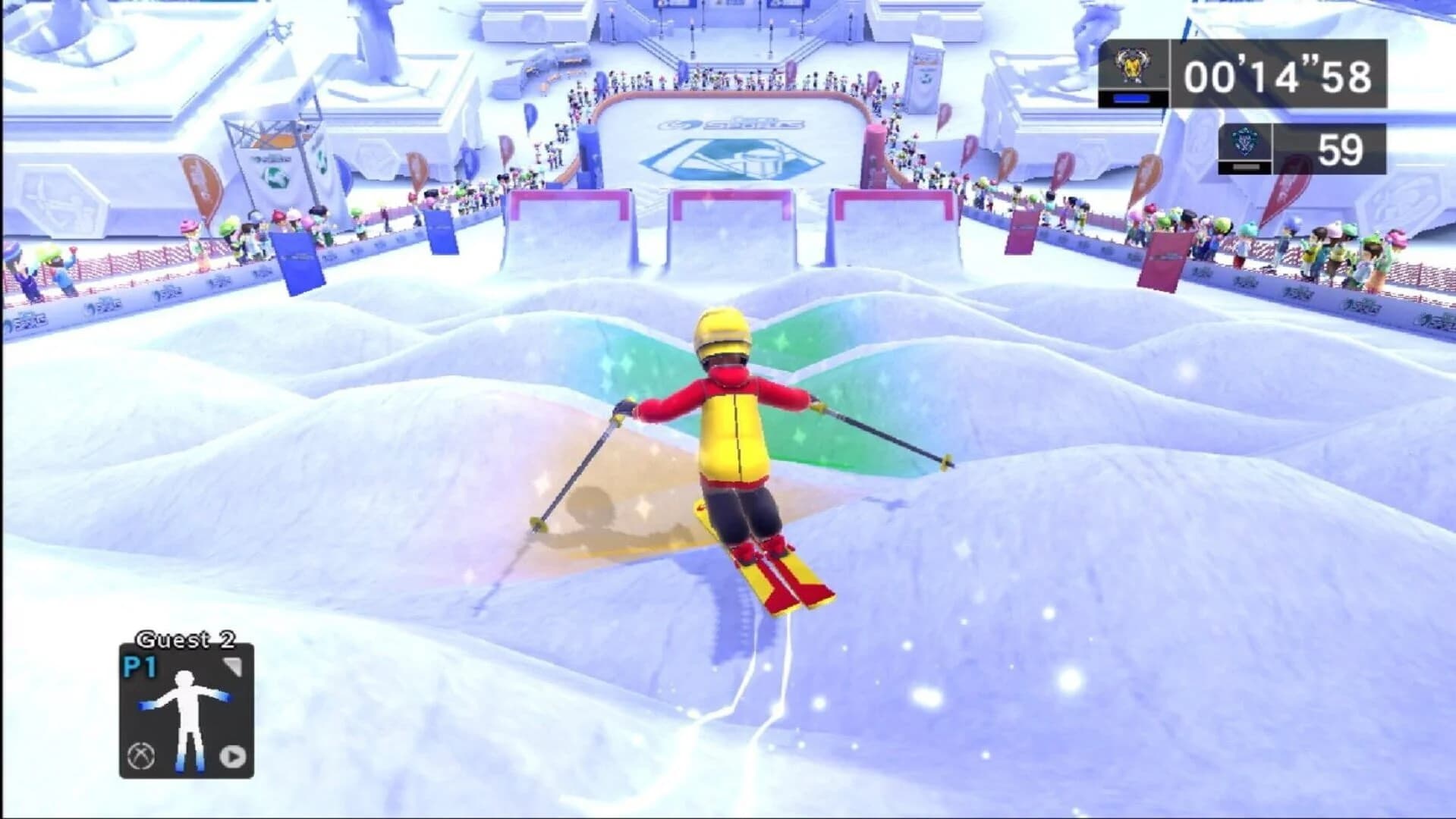Toggle the corner fold marker on the player card
The image size is (1456, 819).
pos(231,667)
